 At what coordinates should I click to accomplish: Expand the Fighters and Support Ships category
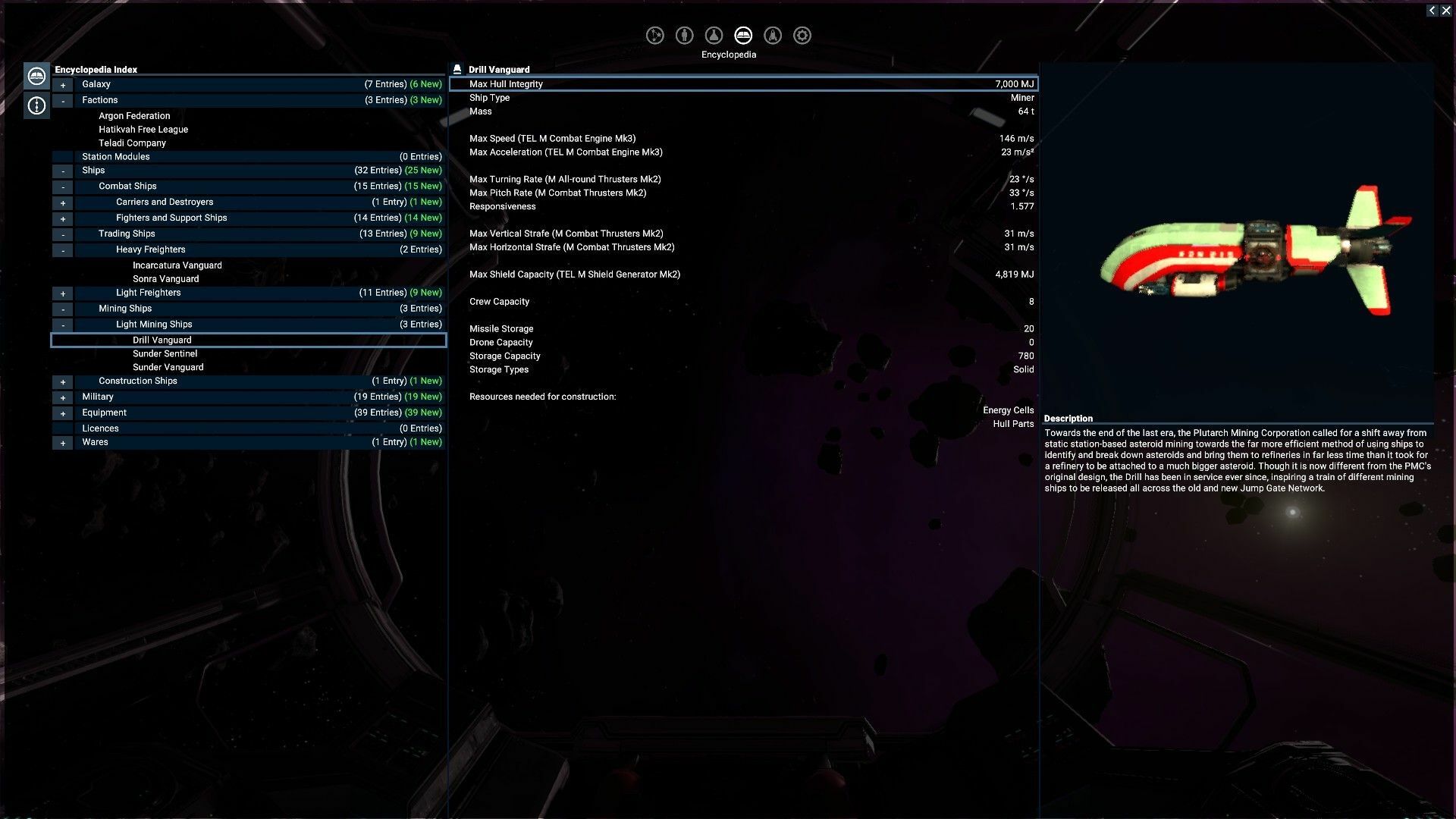point(63,218)
